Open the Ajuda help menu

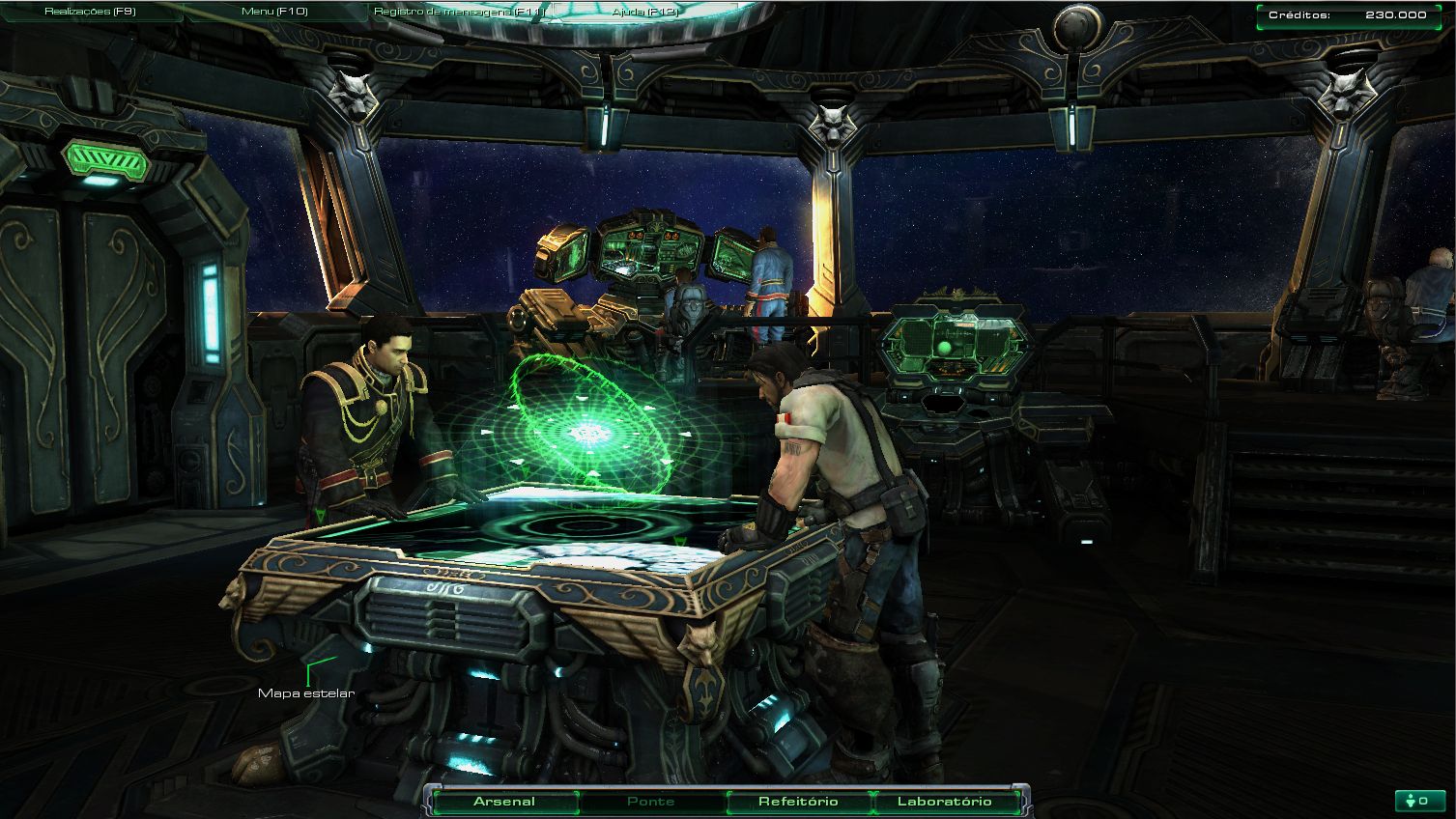coord(645,12)
